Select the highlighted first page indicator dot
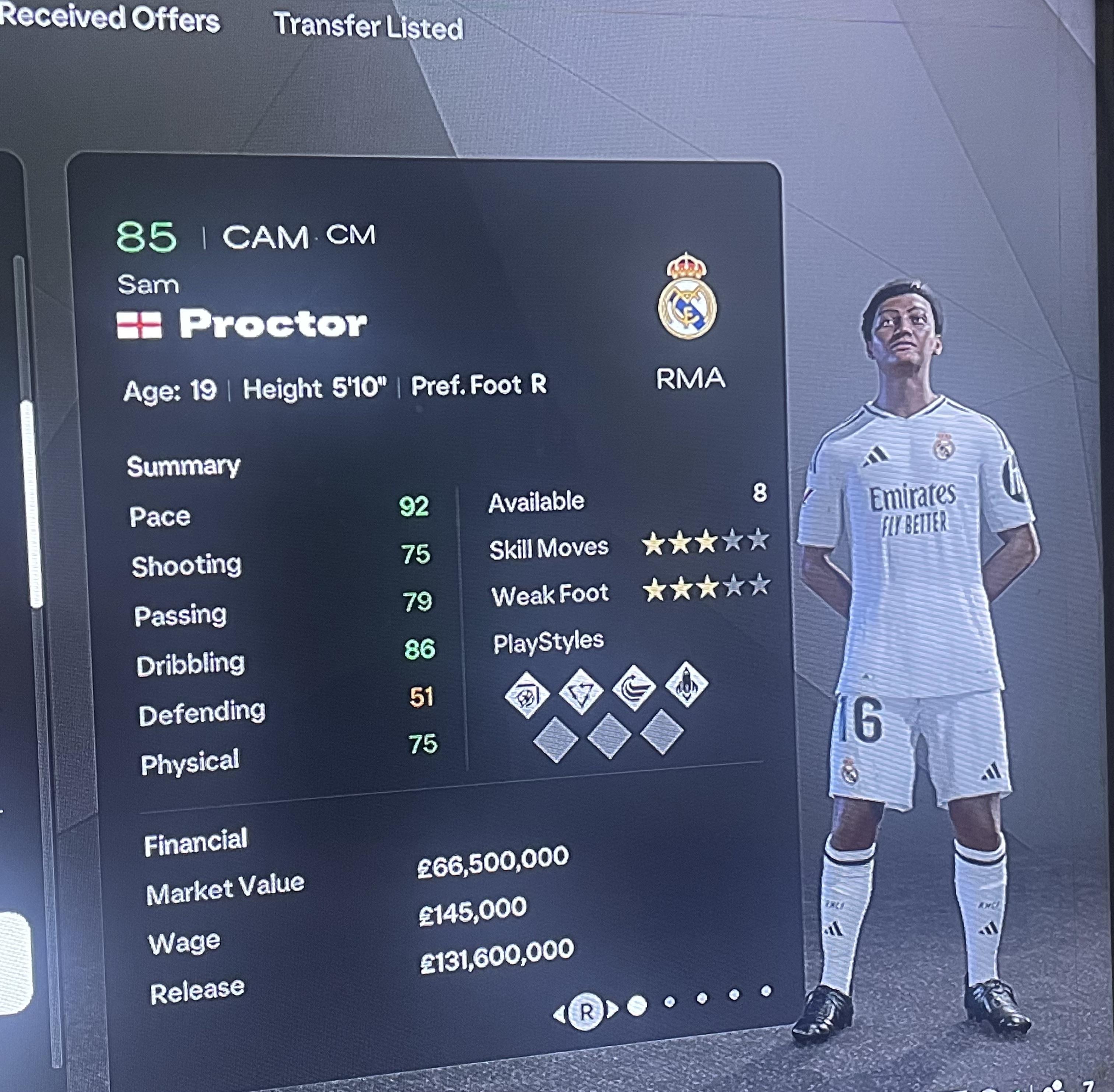Image resolution: width=1114 pixels, height=1092 pixels. pos(637,1005)
